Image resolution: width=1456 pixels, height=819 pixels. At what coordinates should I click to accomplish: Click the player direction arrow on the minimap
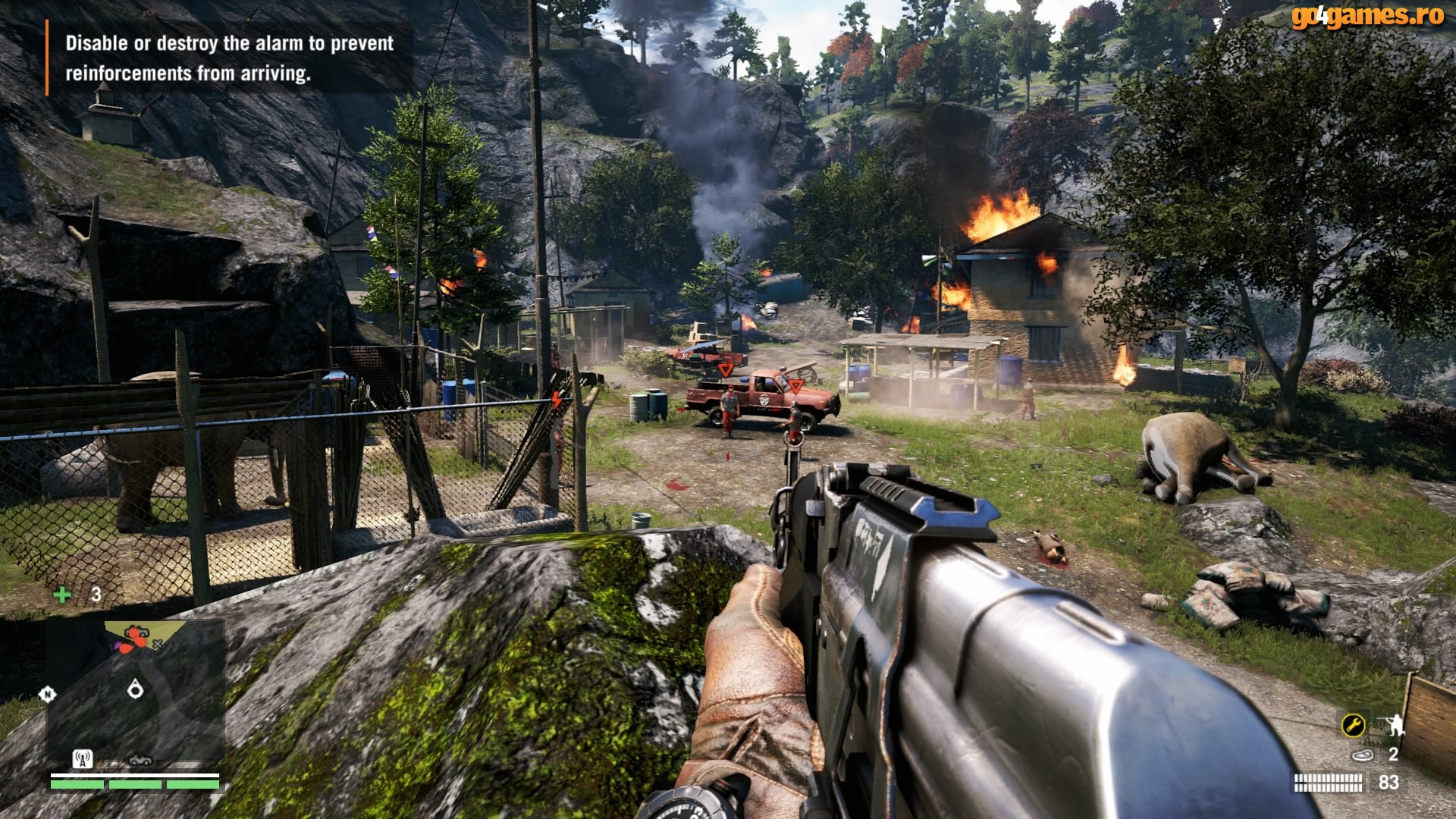[136, 690]
